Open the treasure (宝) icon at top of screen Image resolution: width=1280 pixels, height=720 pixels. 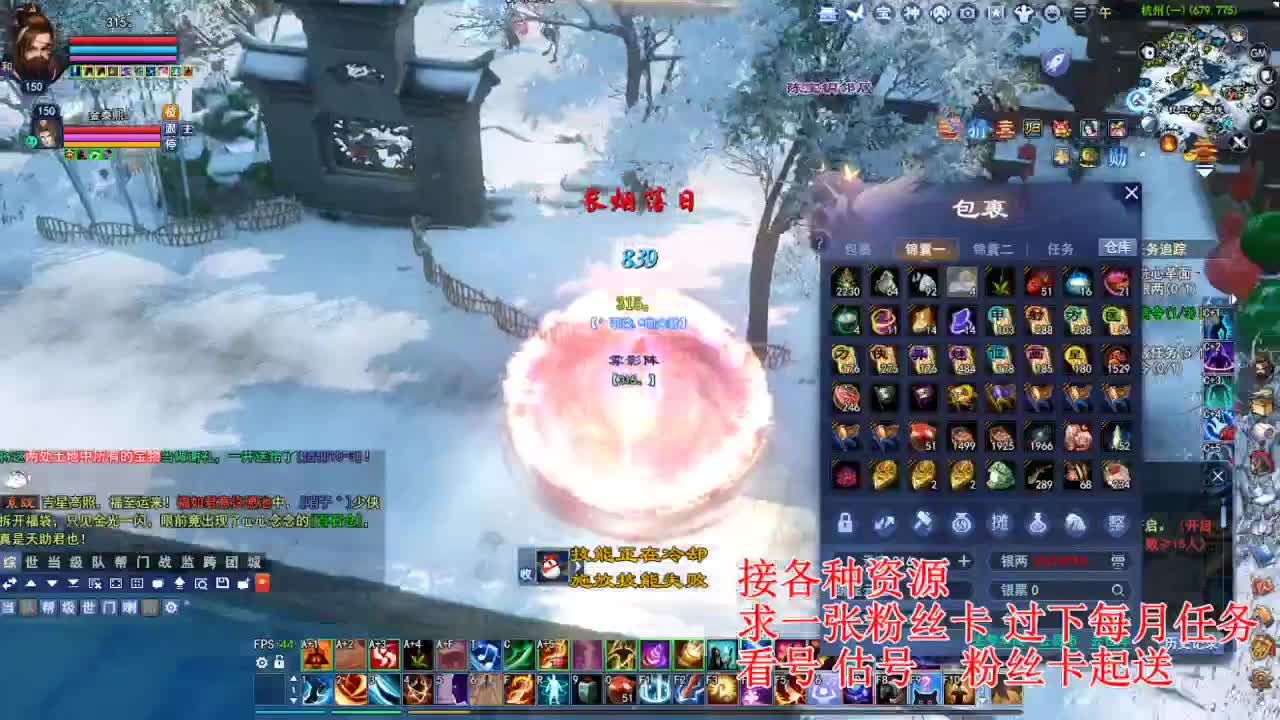tap(883, 13)
